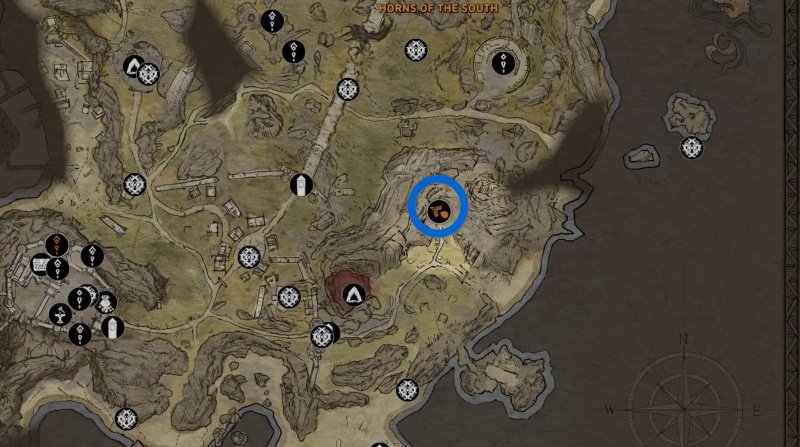
Task: Select the red-tinted diamond marker in the walled town
Action: 59,243
